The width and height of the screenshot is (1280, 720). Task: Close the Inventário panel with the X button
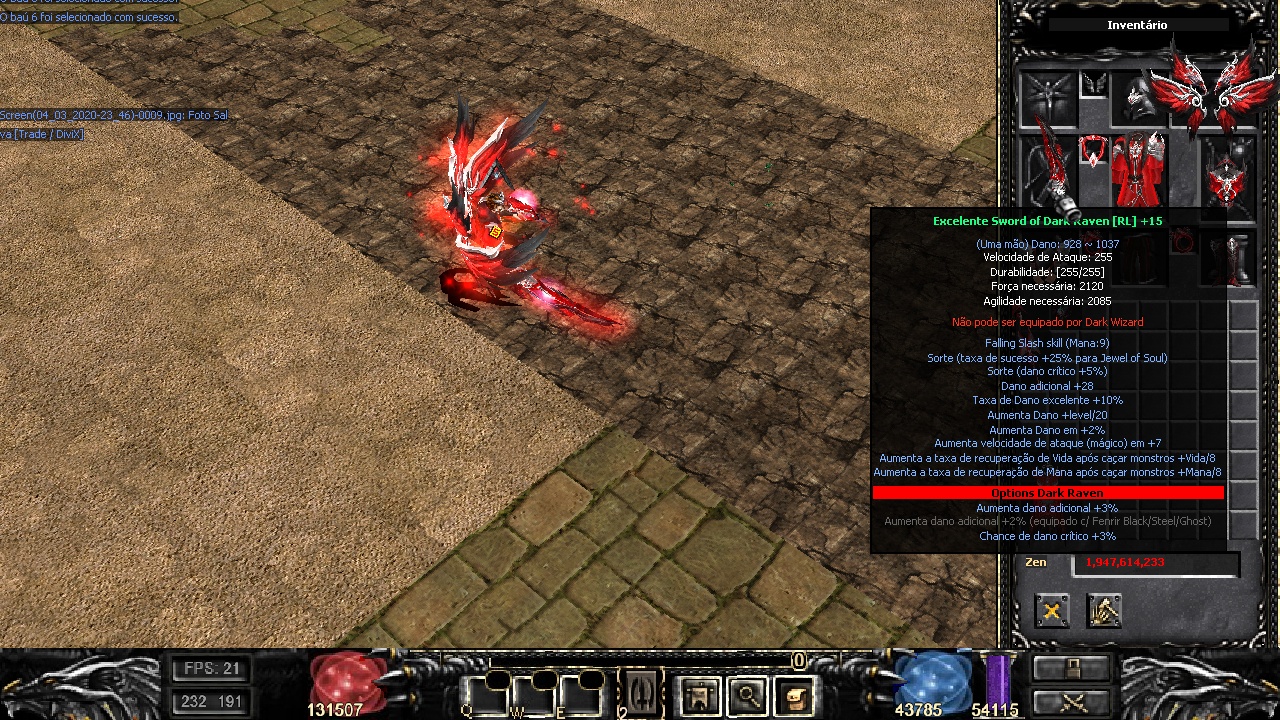[x=1052, y=610]
